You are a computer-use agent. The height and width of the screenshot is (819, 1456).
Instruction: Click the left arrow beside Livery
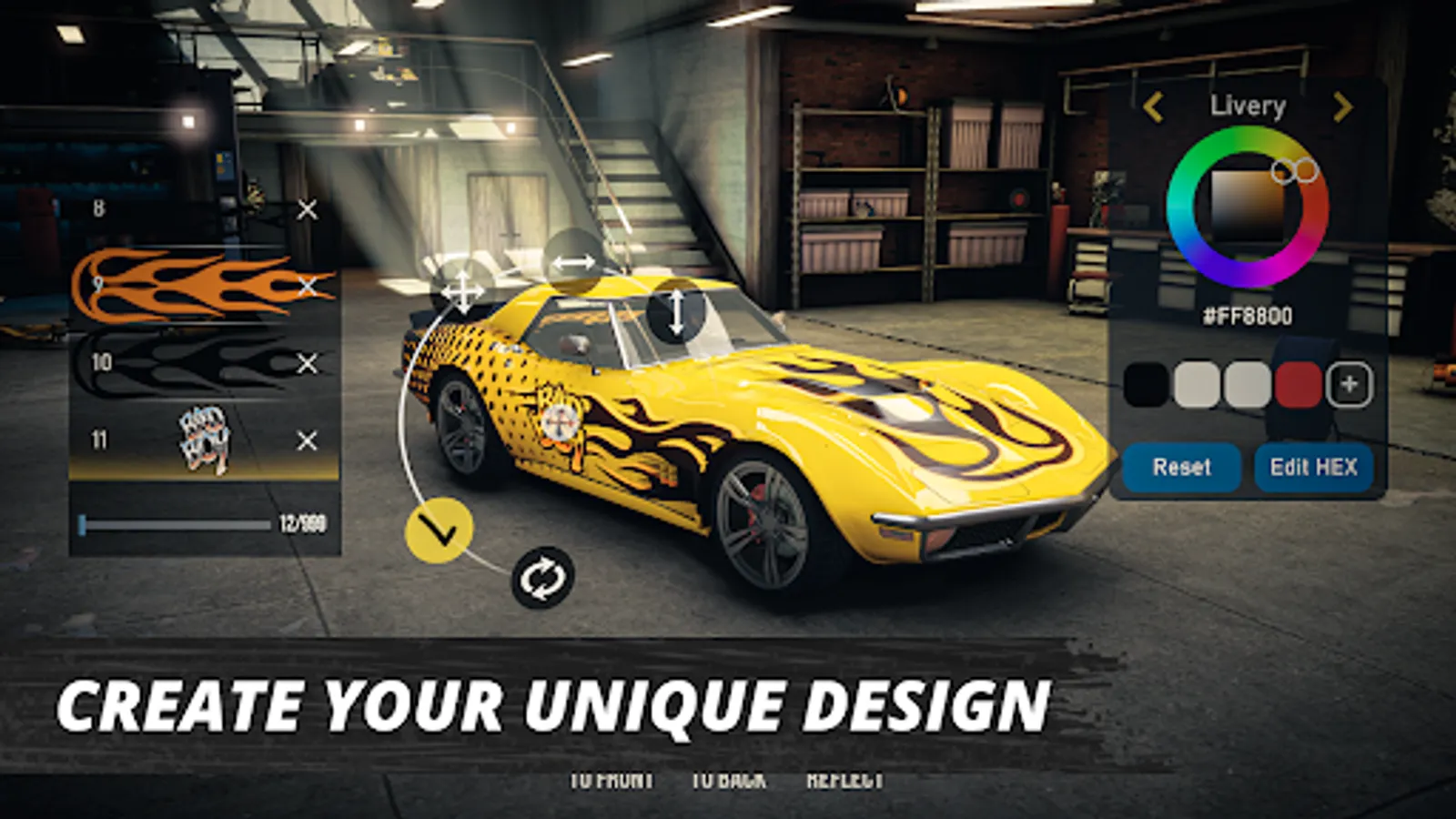pyautogui.click(x=1154, y=107)
